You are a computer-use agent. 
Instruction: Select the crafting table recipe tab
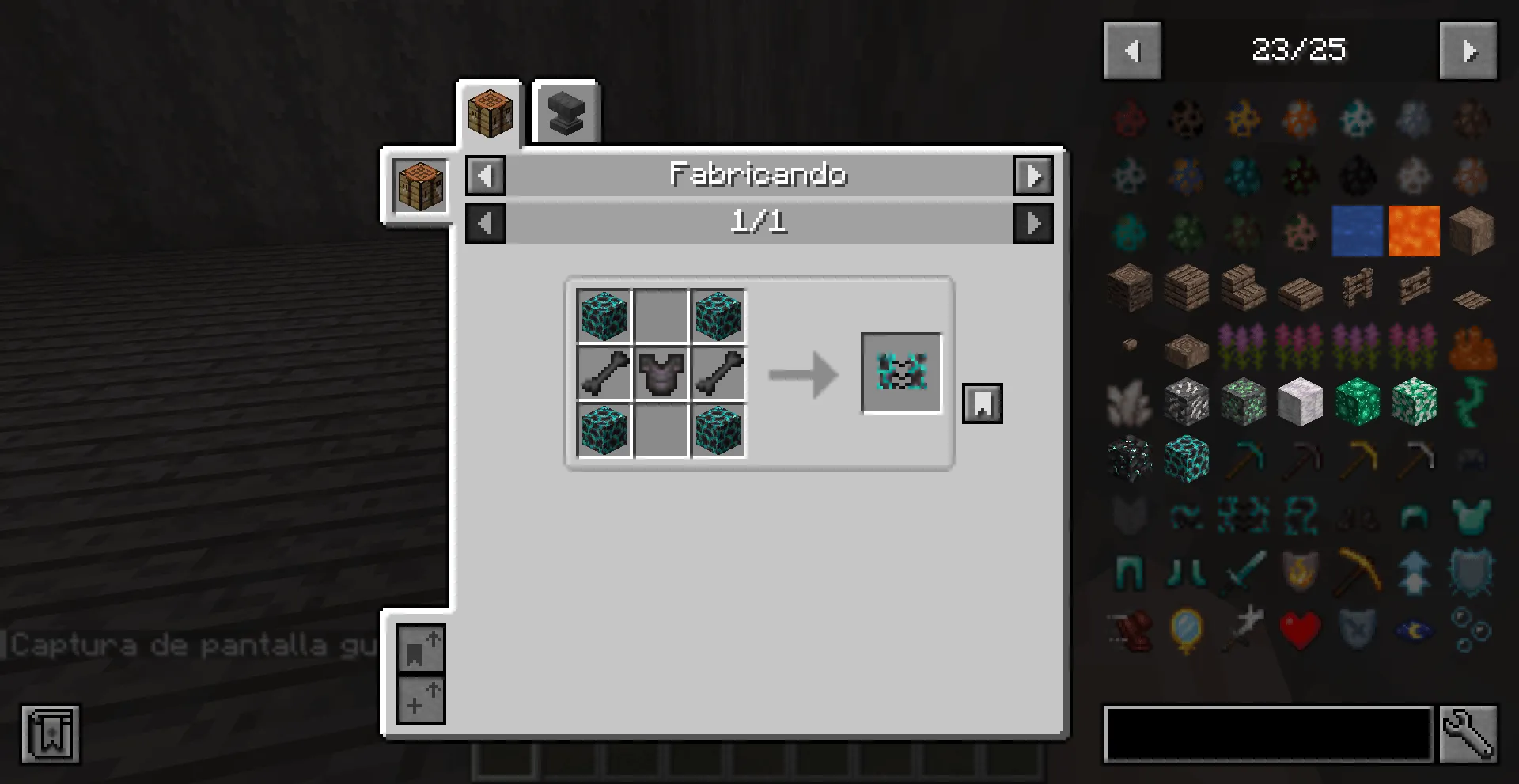coord(490,112)
